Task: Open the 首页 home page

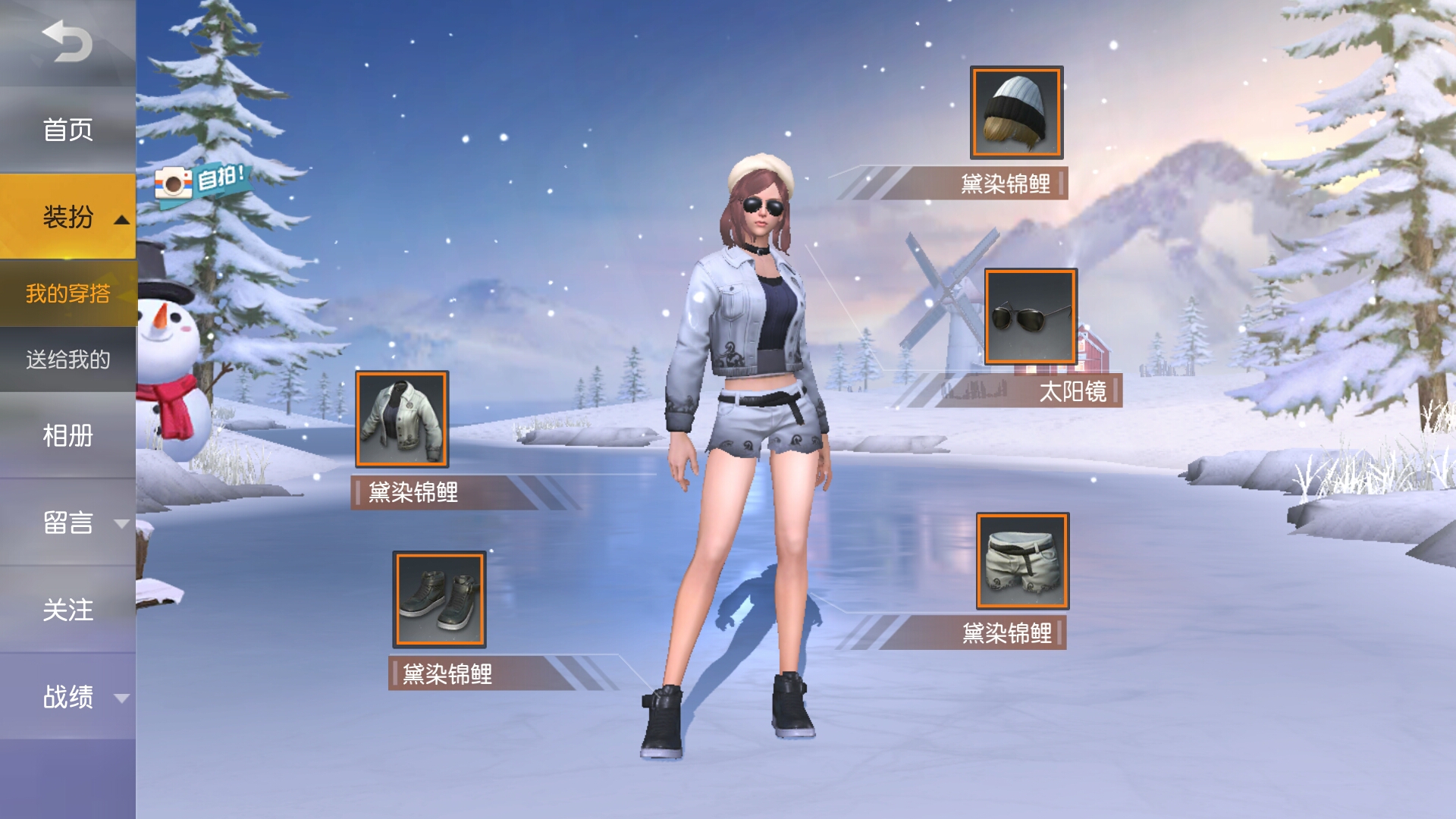Action: (x=67, y=130)
